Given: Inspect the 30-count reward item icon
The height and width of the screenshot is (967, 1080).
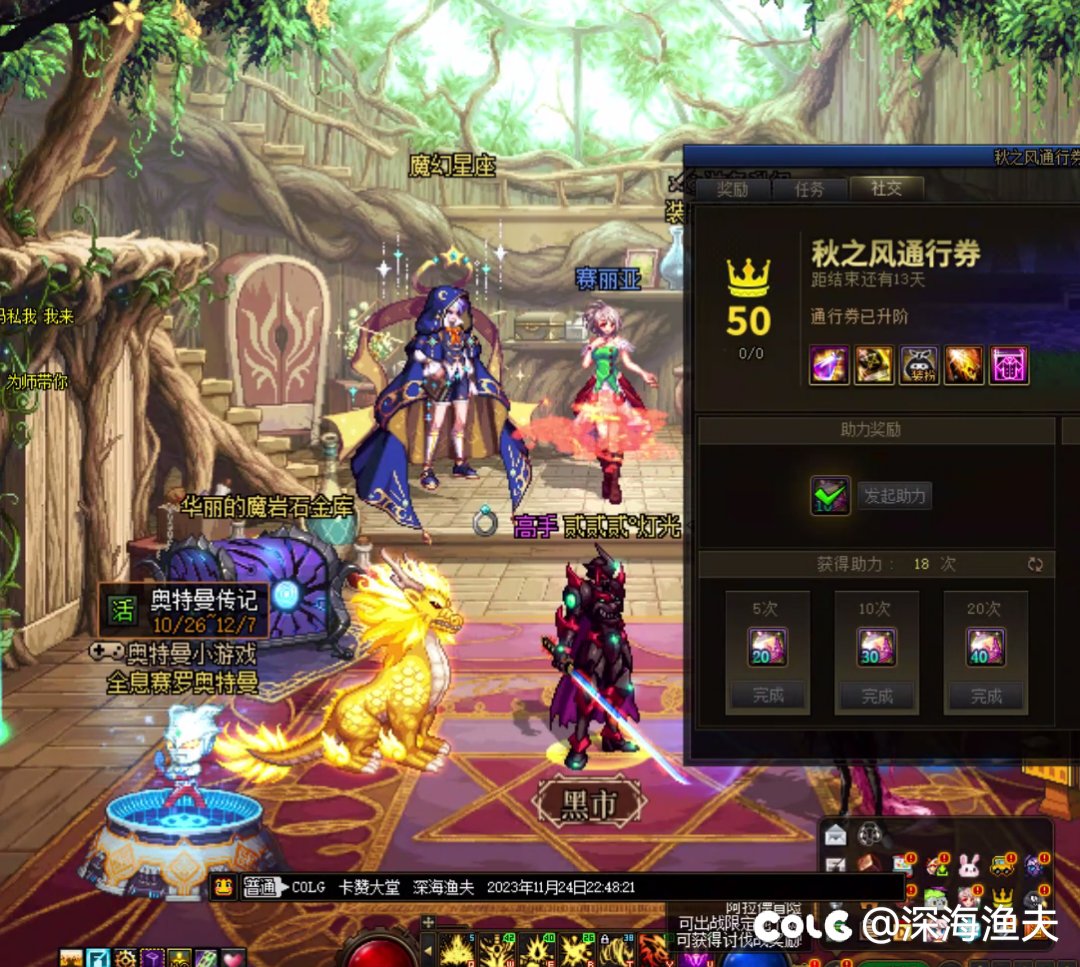Looking at the screenshot, I should point(877,647).
